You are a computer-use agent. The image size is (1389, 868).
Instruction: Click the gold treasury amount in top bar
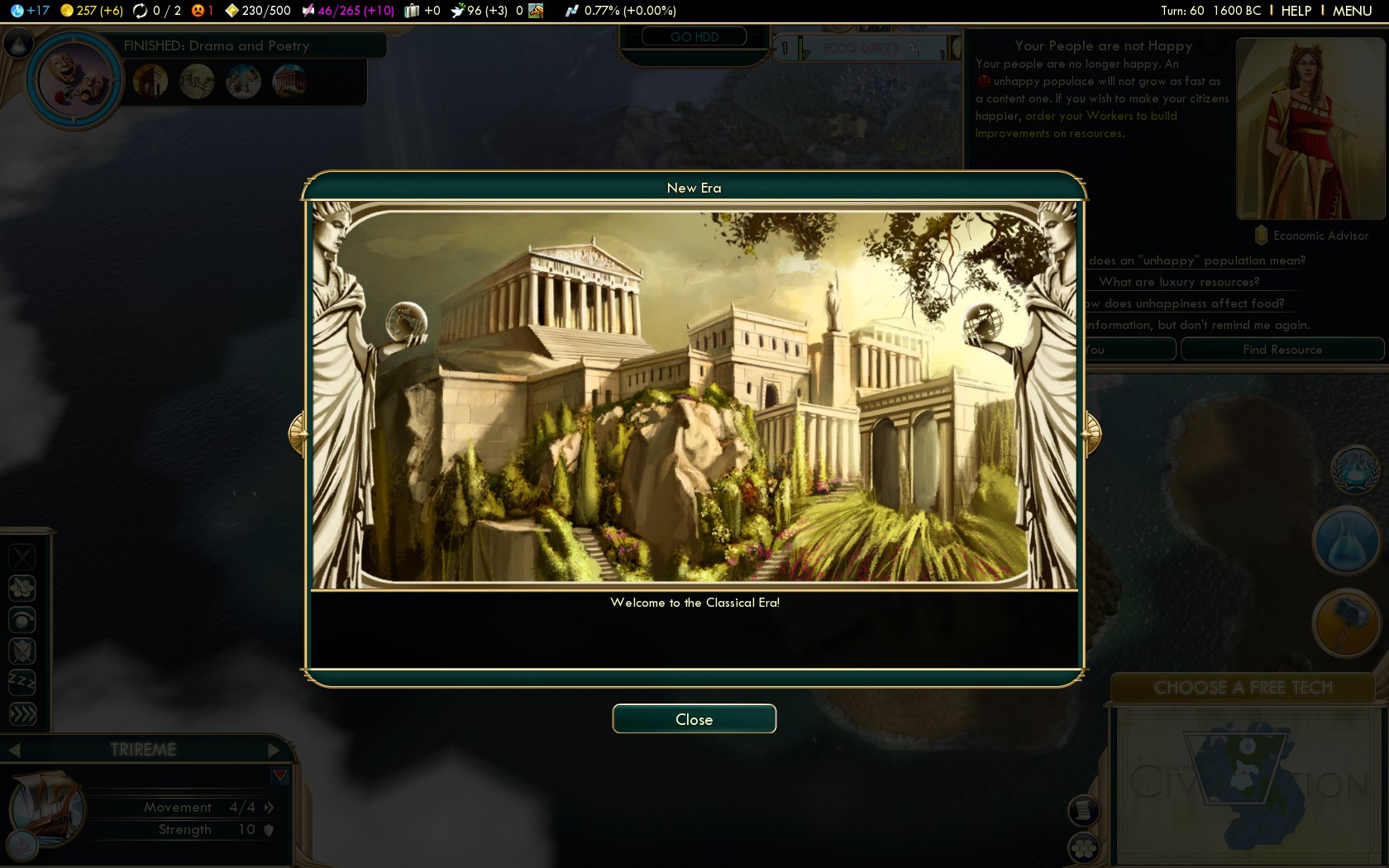click(x=92, y=11)
